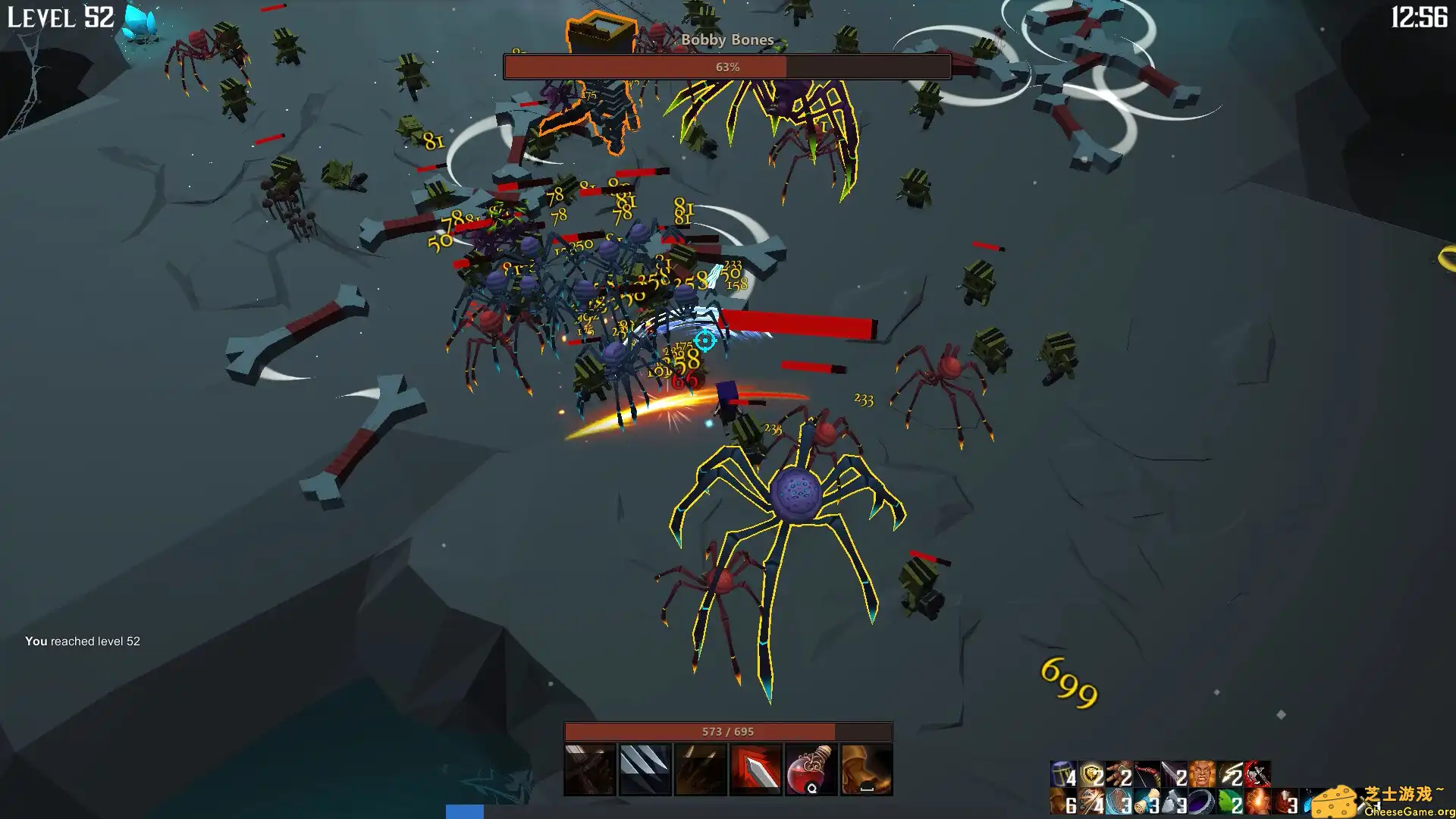Select the red bow item icon
1456x819 pixels.
pos(1147,774)
